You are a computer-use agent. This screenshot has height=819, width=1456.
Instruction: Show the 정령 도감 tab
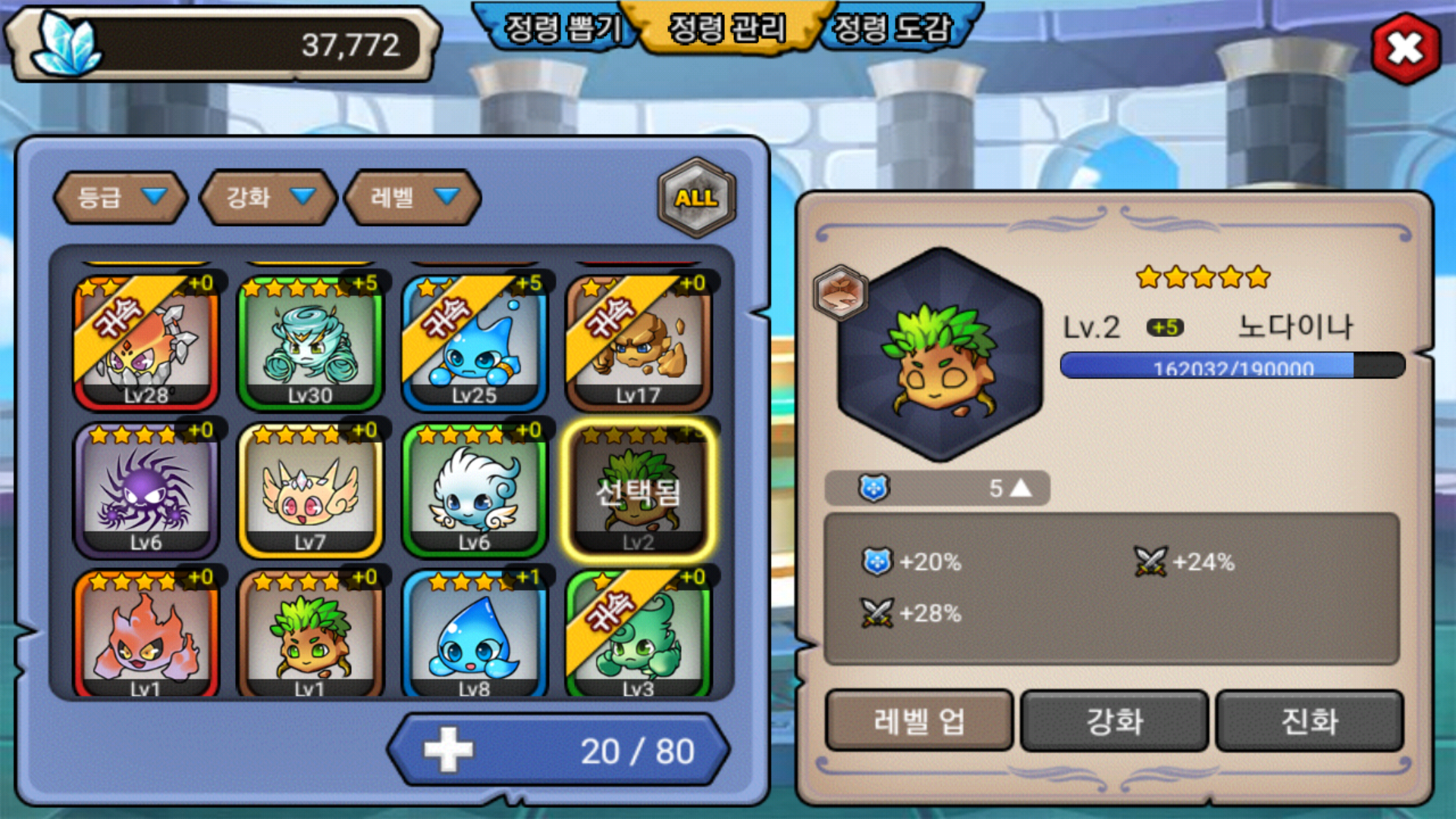coord(892,29)
